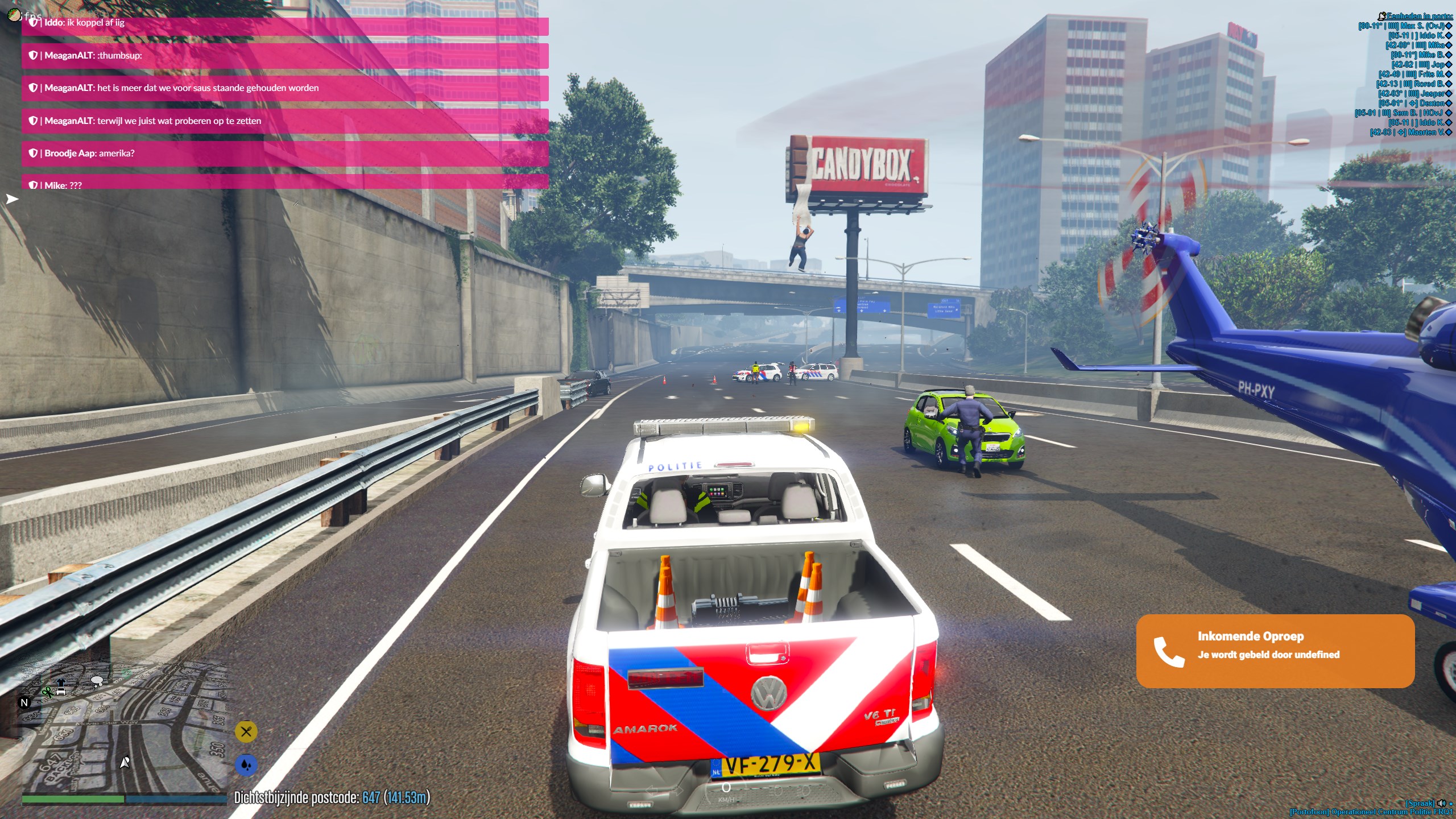Click the Portofoon Operationeel Centrum radio label
Image resolution: width=1456 pixels, height=819 pixels.
coord(1371,812)
